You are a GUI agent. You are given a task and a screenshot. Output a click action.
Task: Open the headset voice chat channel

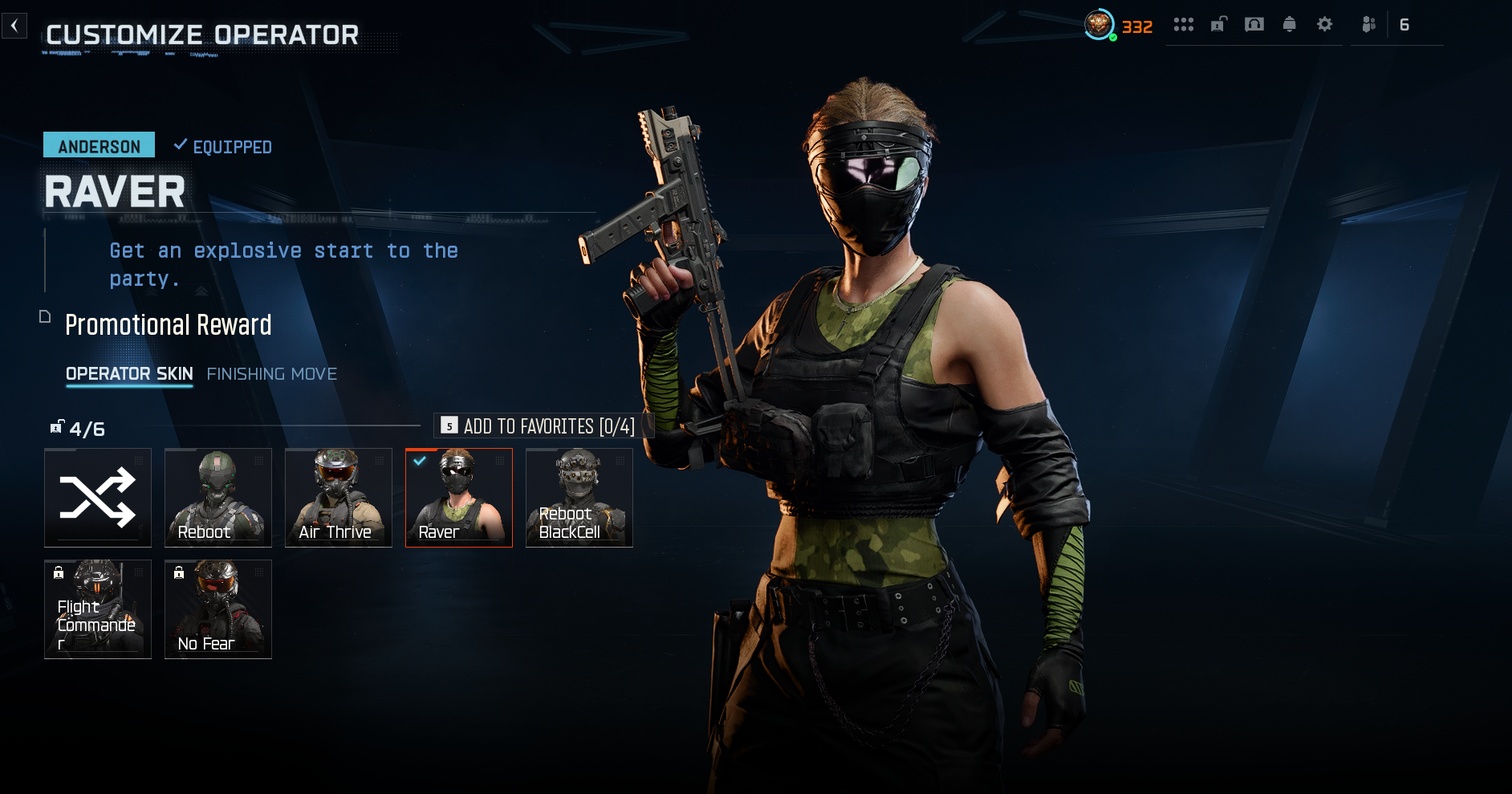click(1254, 25)
